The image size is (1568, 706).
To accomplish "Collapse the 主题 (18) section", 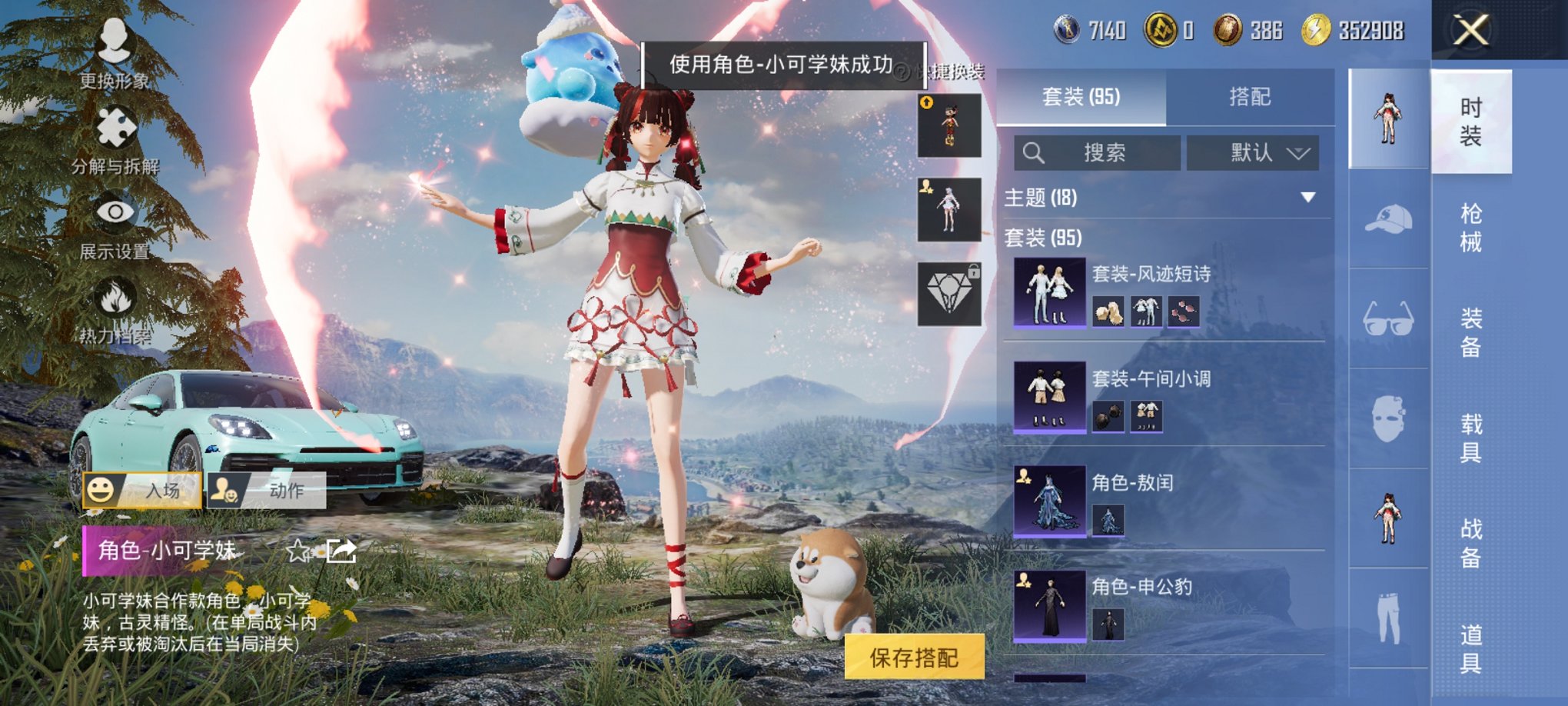I will 1308,195.
